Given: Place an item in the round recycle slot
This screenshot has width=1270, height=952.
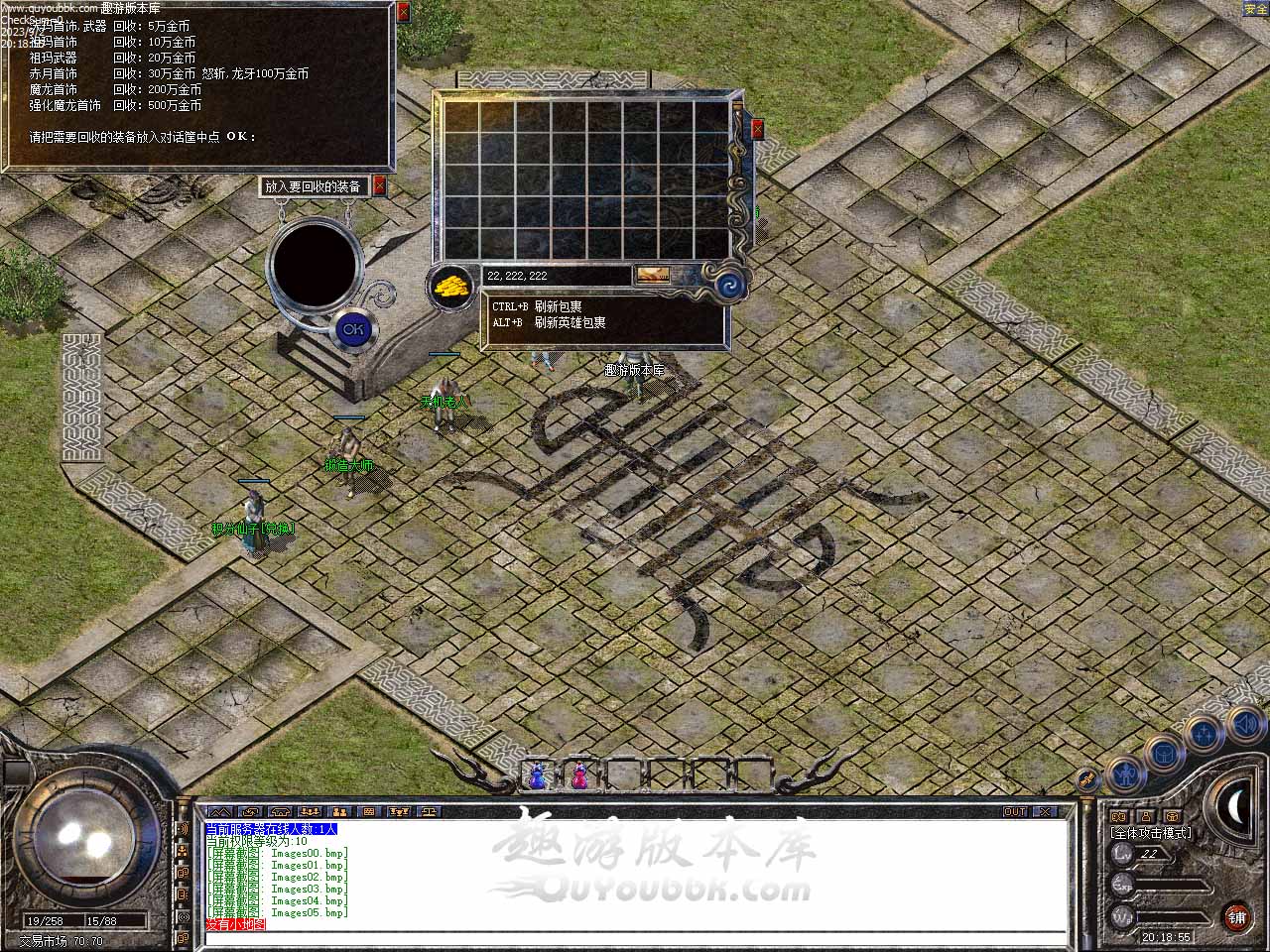Looking at the screenshot, I should (x=316, y=262).
